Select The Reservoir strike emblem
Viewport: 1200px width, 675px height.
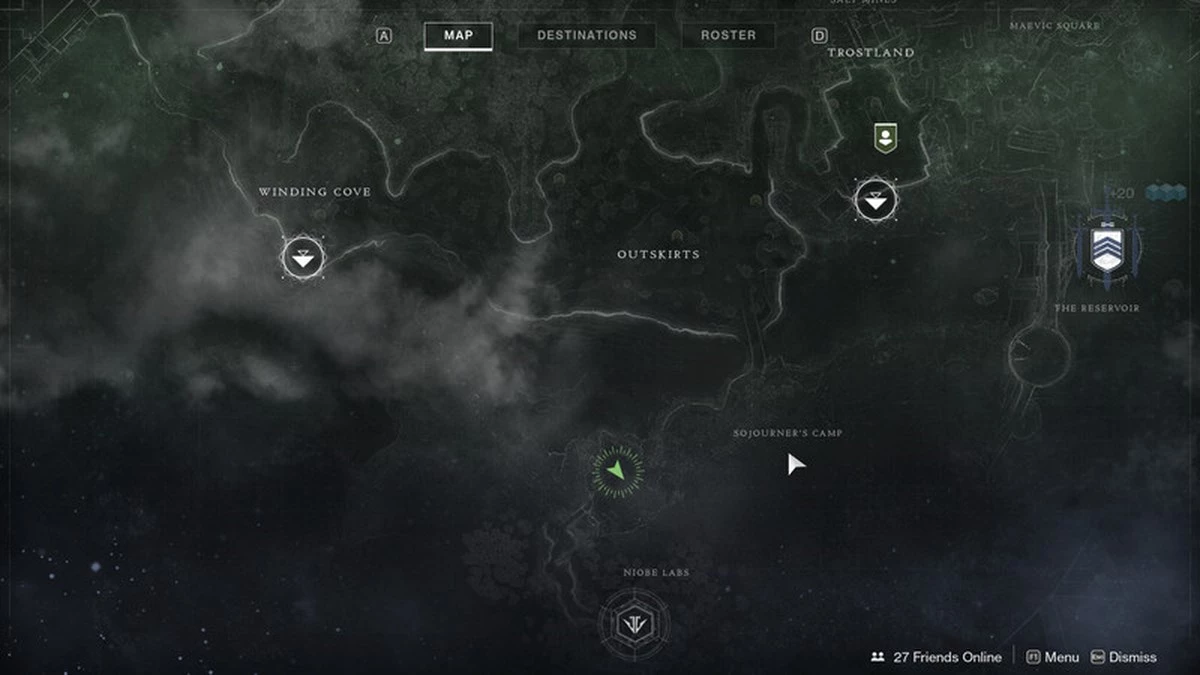point(1107,248)
